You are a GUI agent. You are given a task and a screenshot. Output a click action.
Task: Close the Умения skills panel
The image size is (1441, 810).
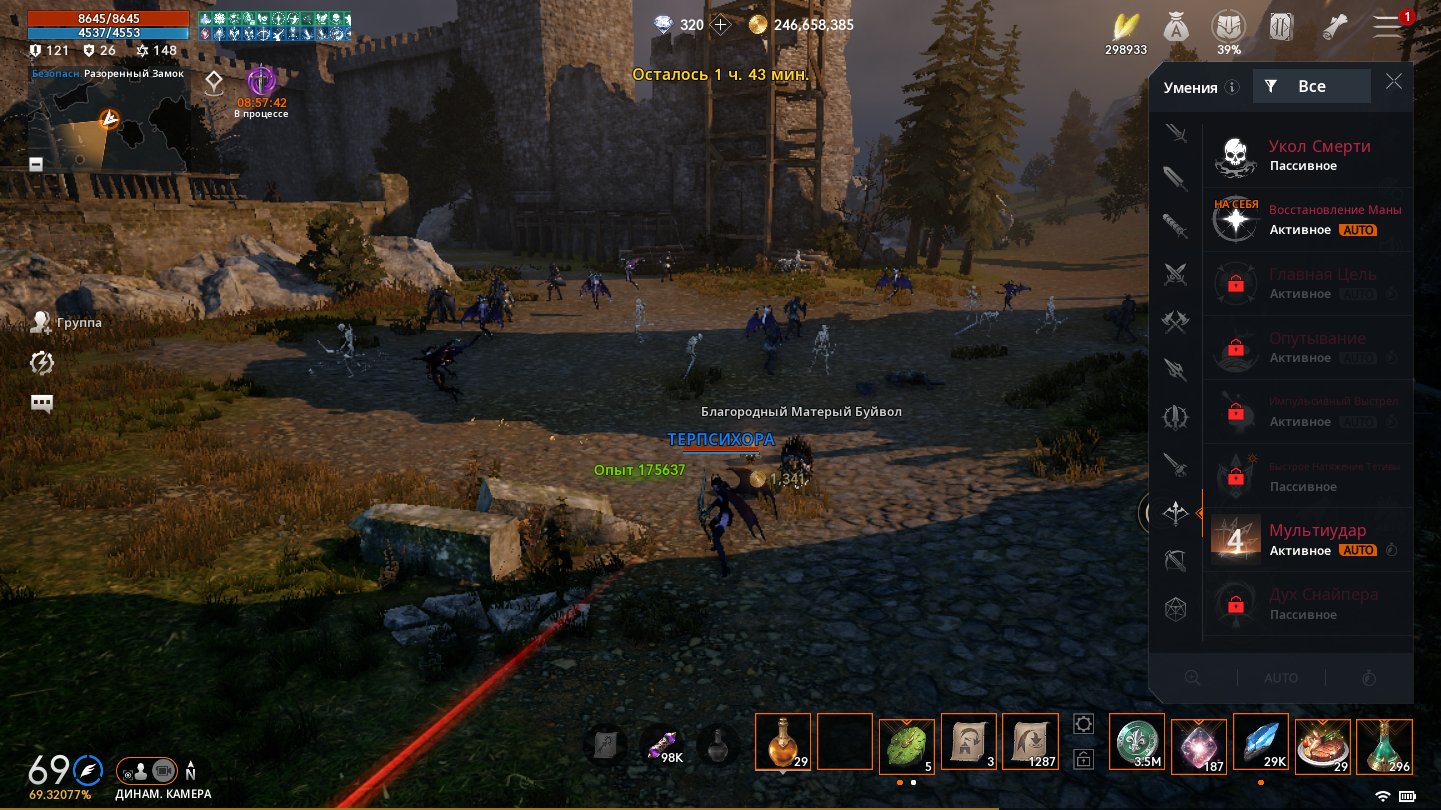pos(1394,83)
